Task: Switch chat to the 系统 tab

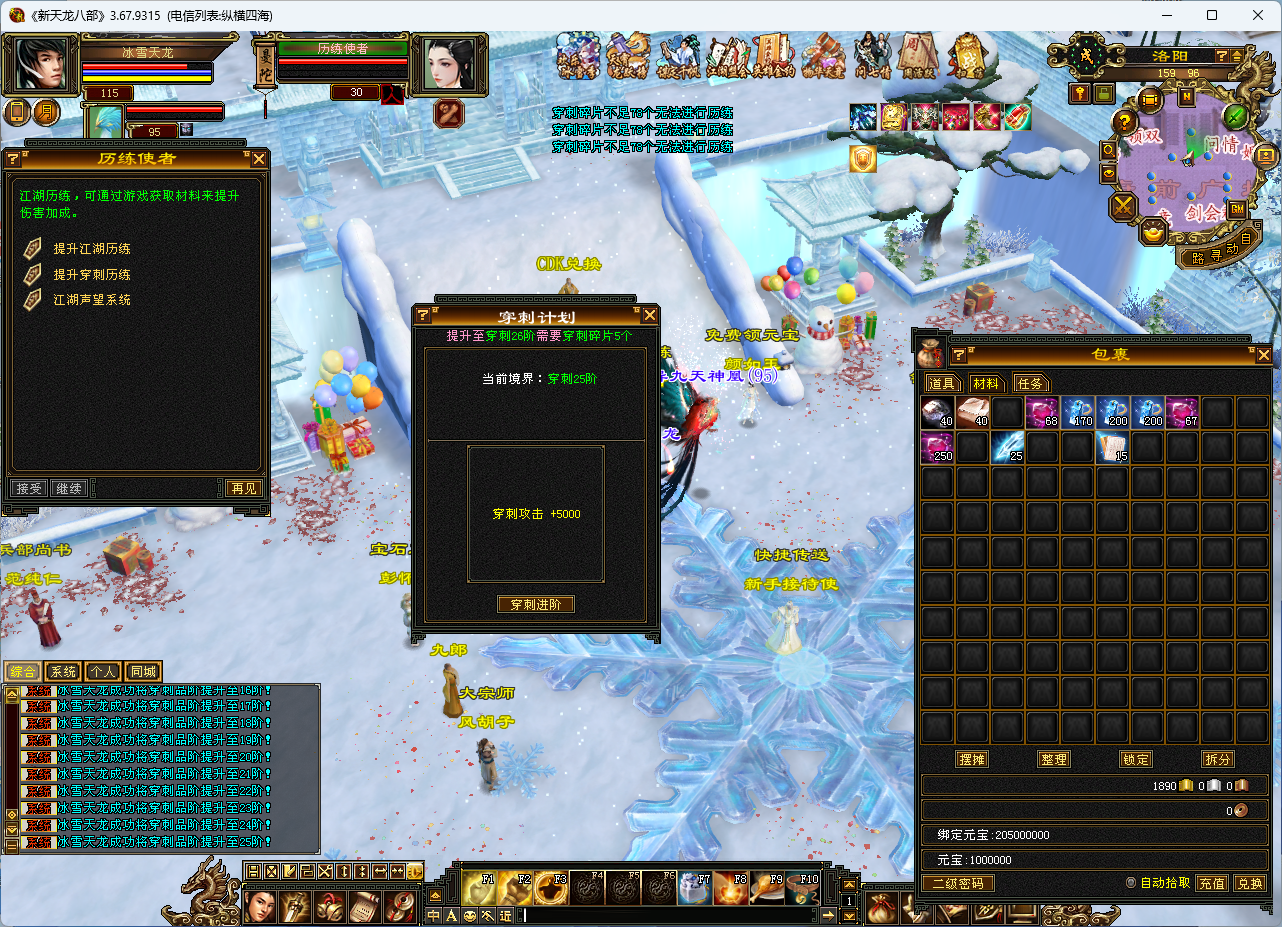Action: tap(63, 672)
